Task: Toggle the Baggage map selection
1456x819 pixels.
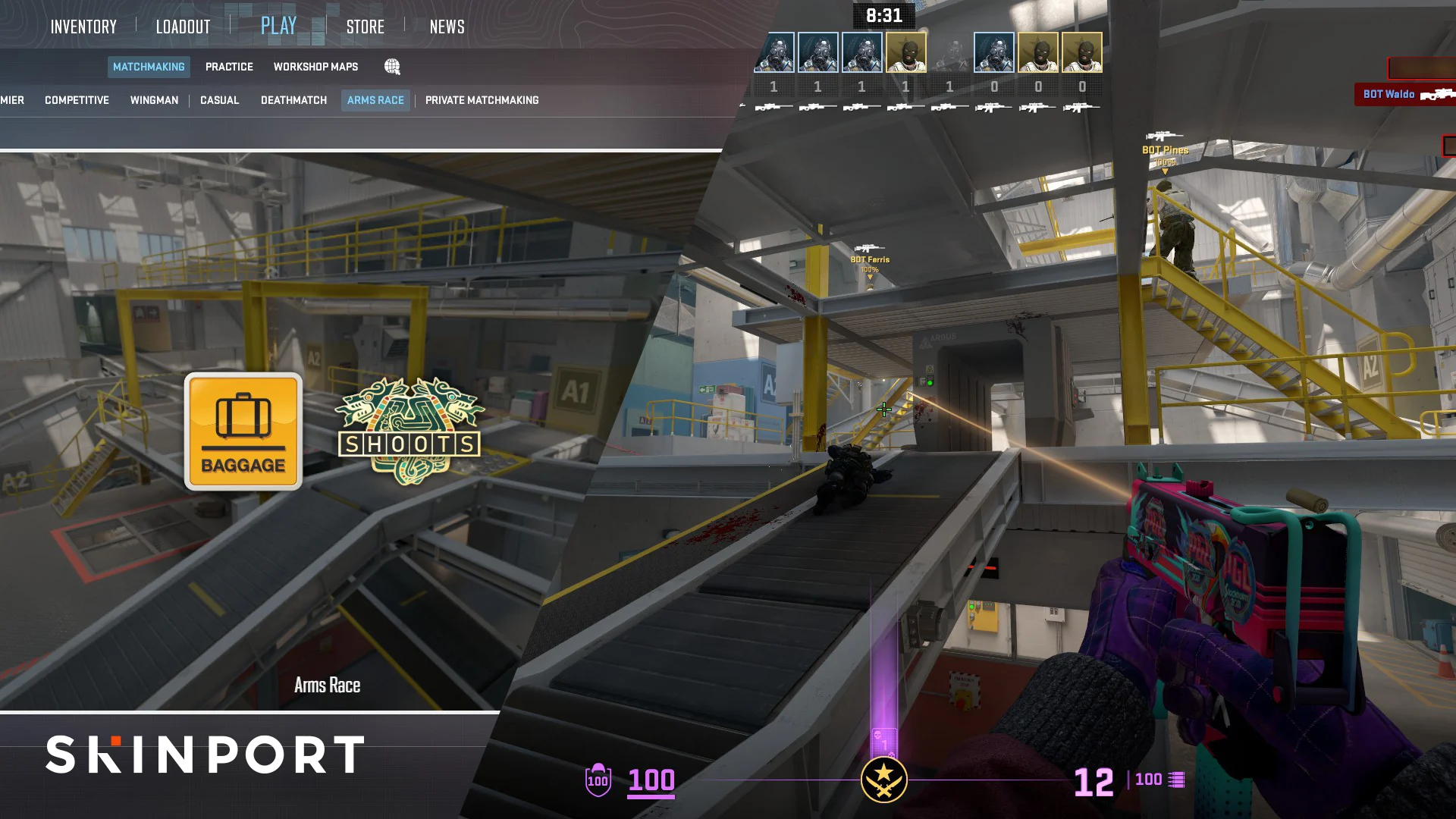Action: click(x=243, y=430)
